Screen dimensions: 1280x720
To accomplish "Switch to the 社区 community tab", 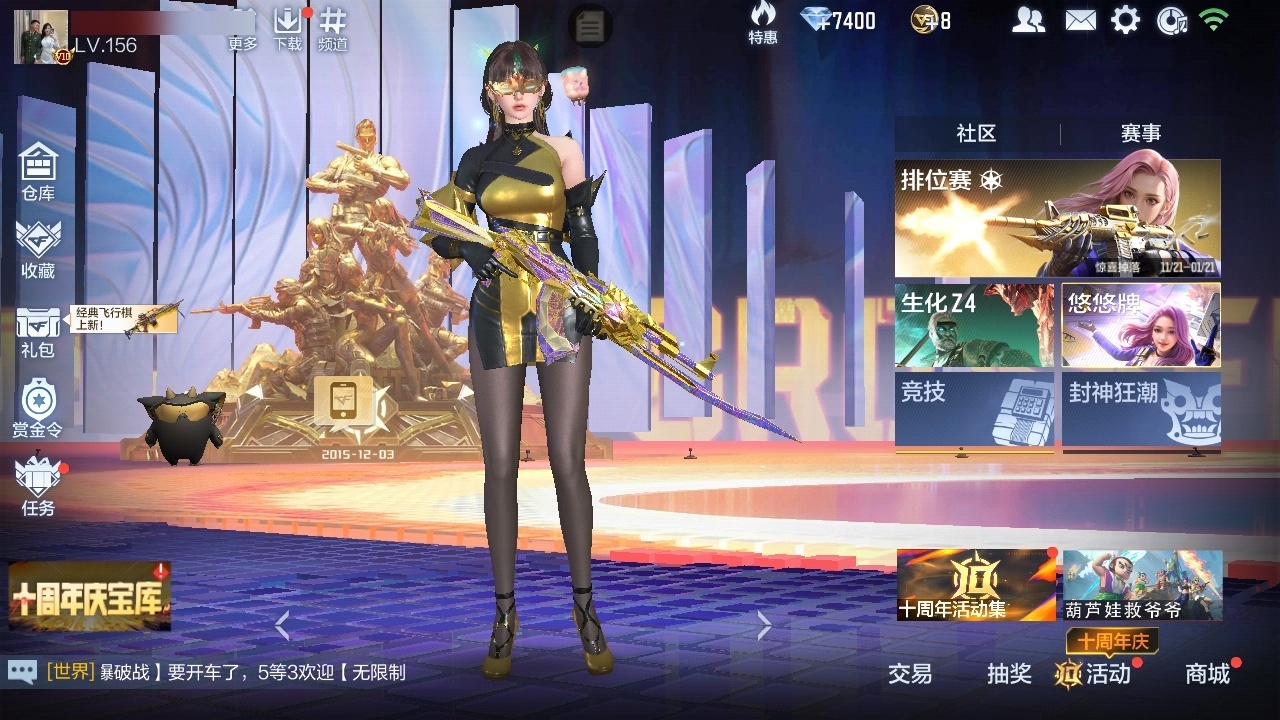I will pyautogui.click(x=976, y=134).
